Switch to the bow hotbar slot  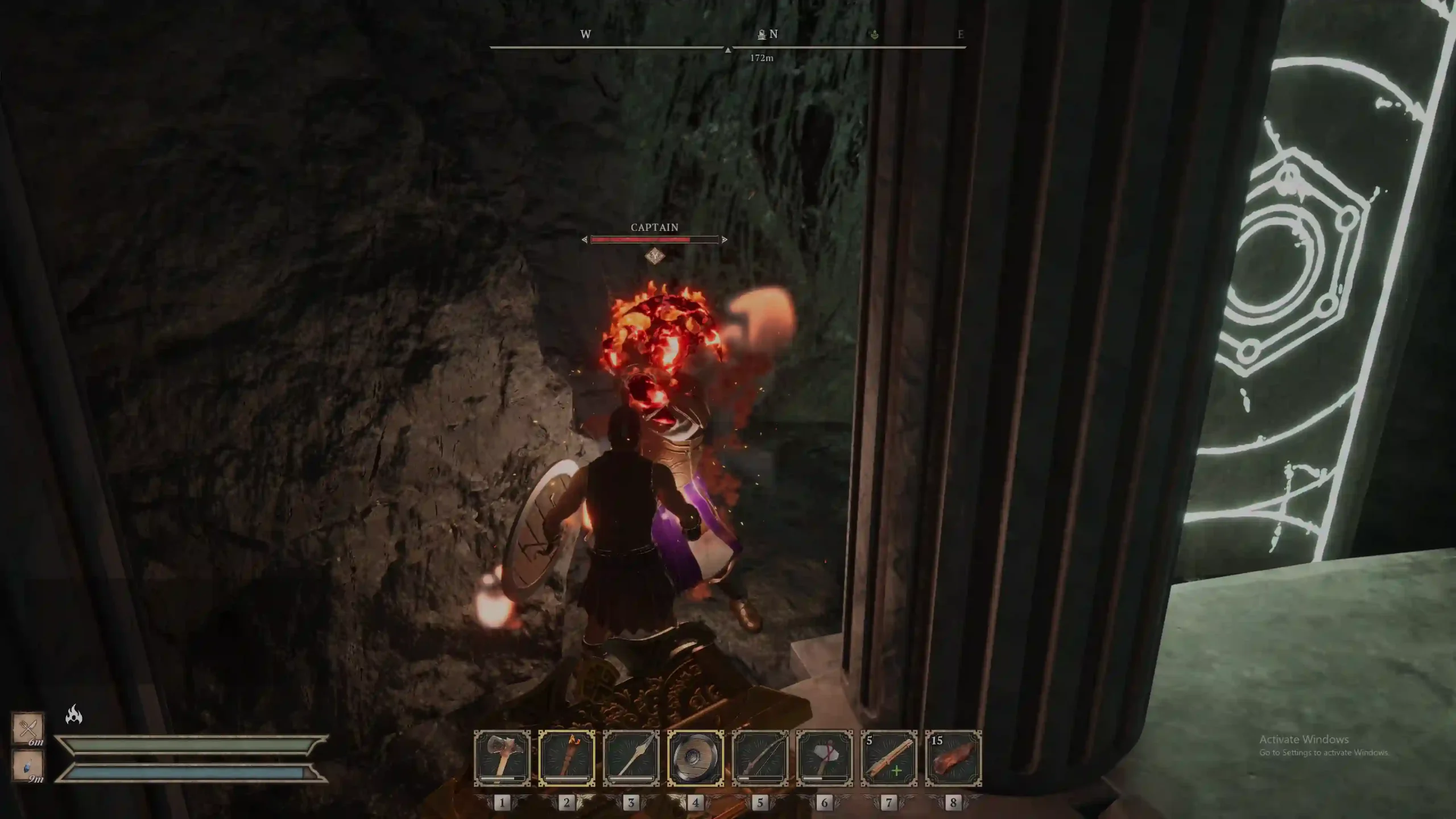[760, 758]
